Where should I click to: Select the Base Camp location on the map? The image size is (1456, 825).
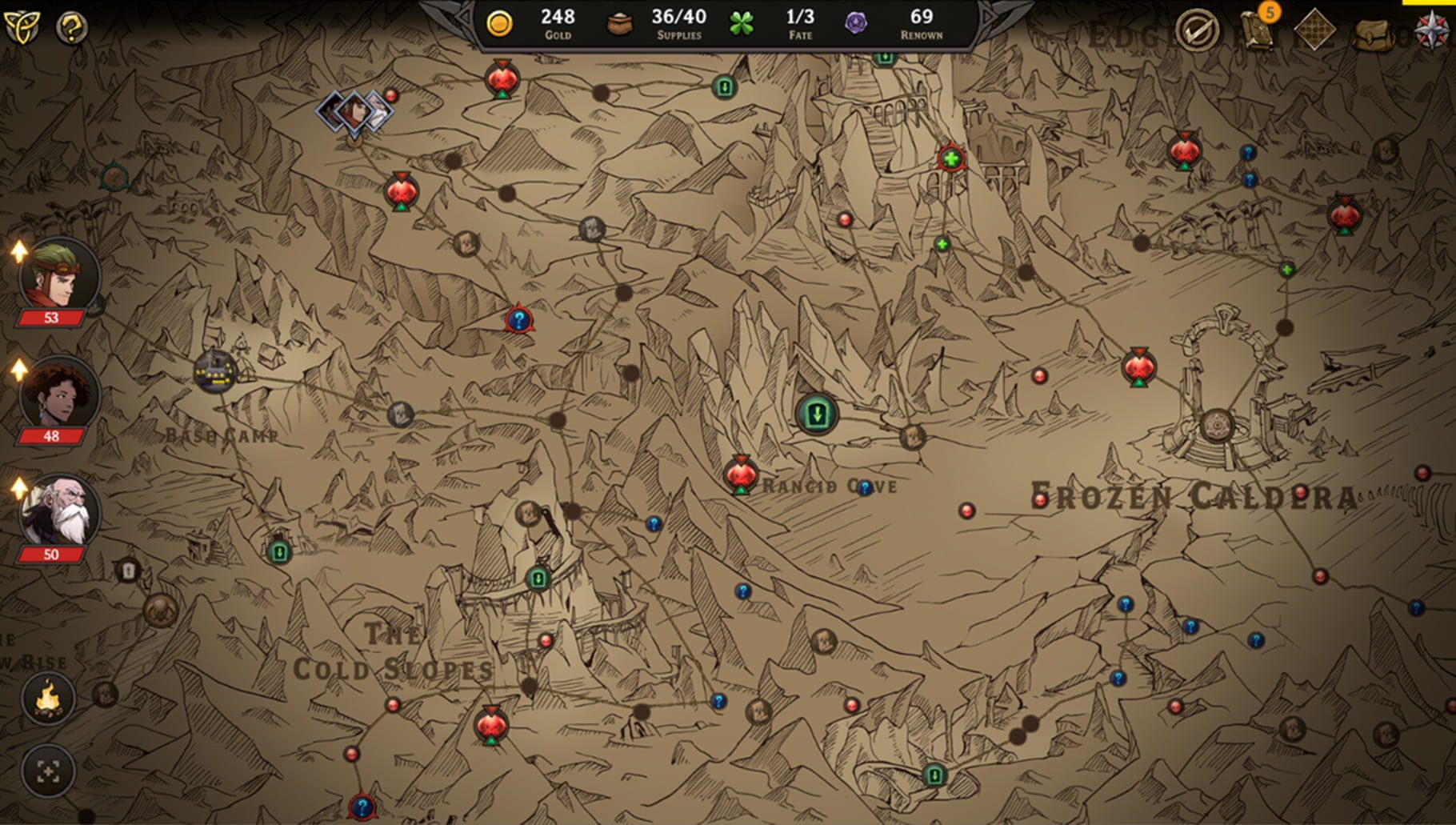pos(214,373)
